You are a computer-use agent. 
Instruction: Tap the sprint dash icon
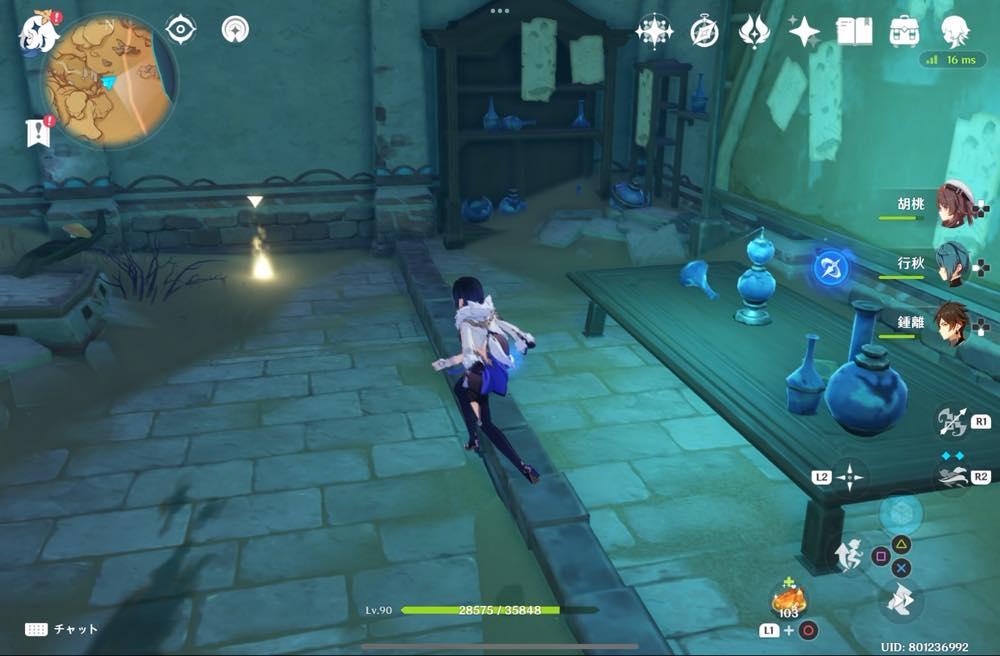(901, 600)
